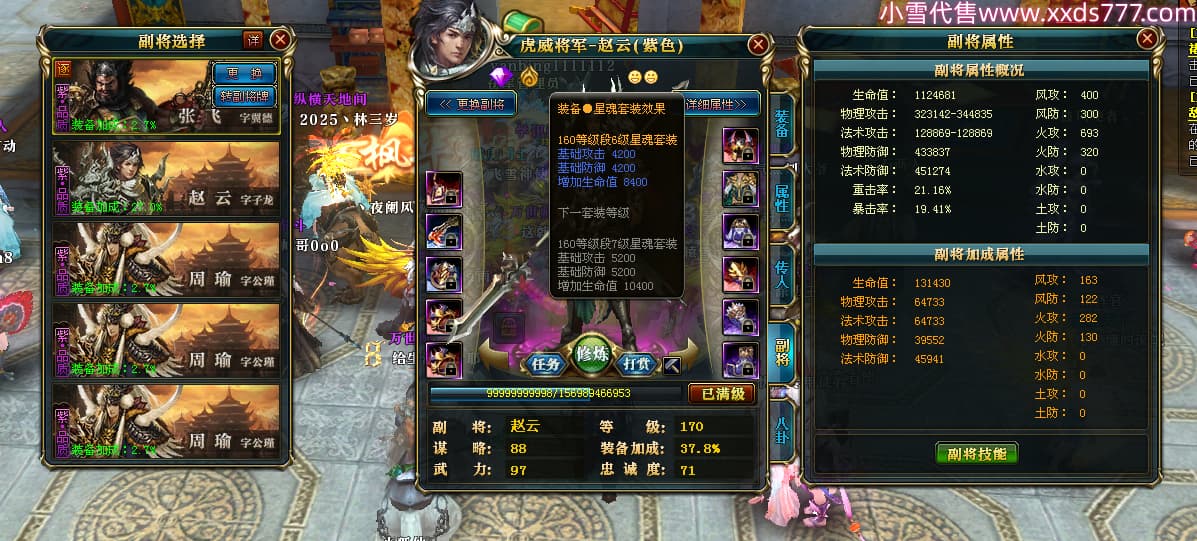
Task: Open 详细属性 detailed attributes
Action: [722, 104]
